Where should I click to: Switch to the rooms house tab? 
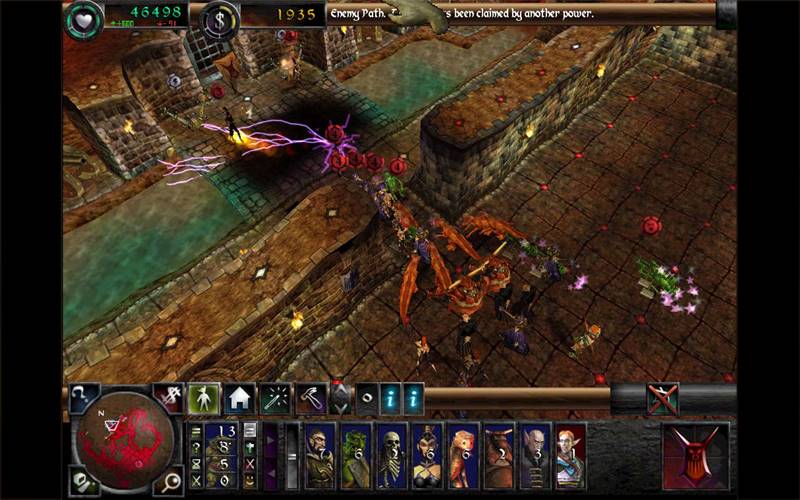237,399
